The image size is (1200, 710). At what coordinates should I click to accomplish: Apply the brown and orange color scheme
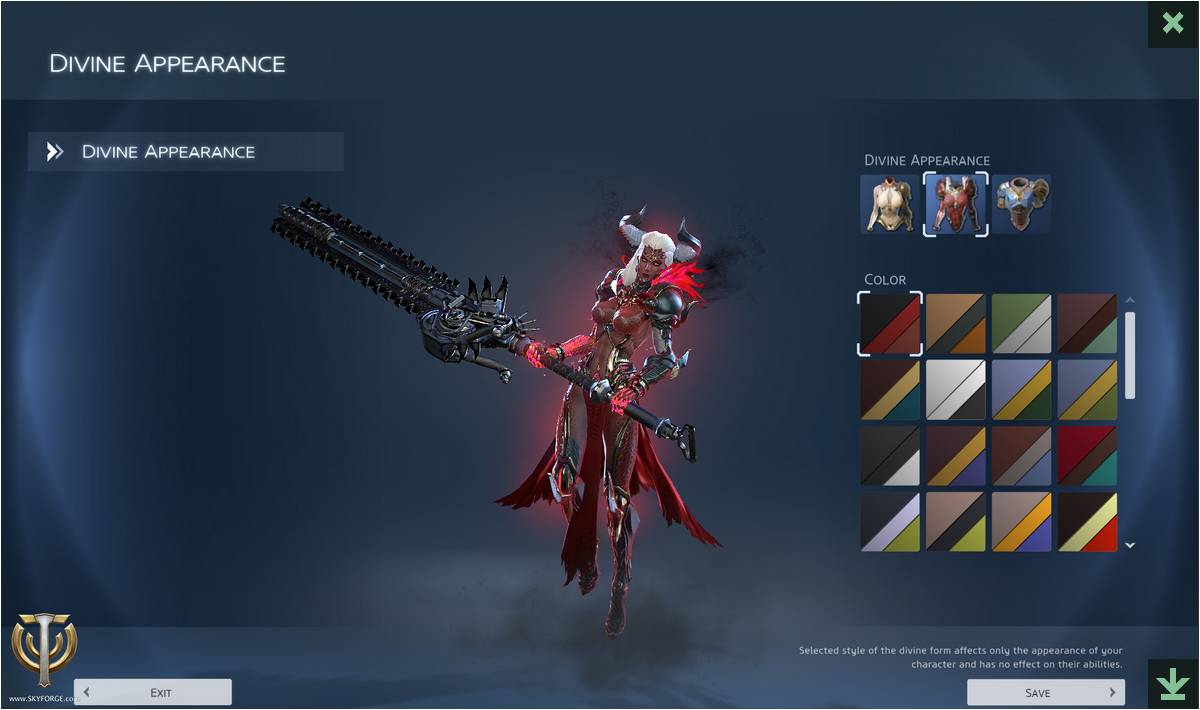[956, 324]
